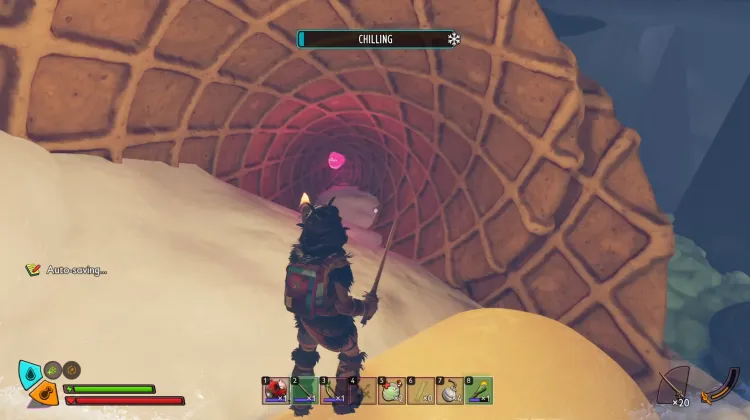
Task: Inspect the orange circular status effect icon
Action: [71, 369]
